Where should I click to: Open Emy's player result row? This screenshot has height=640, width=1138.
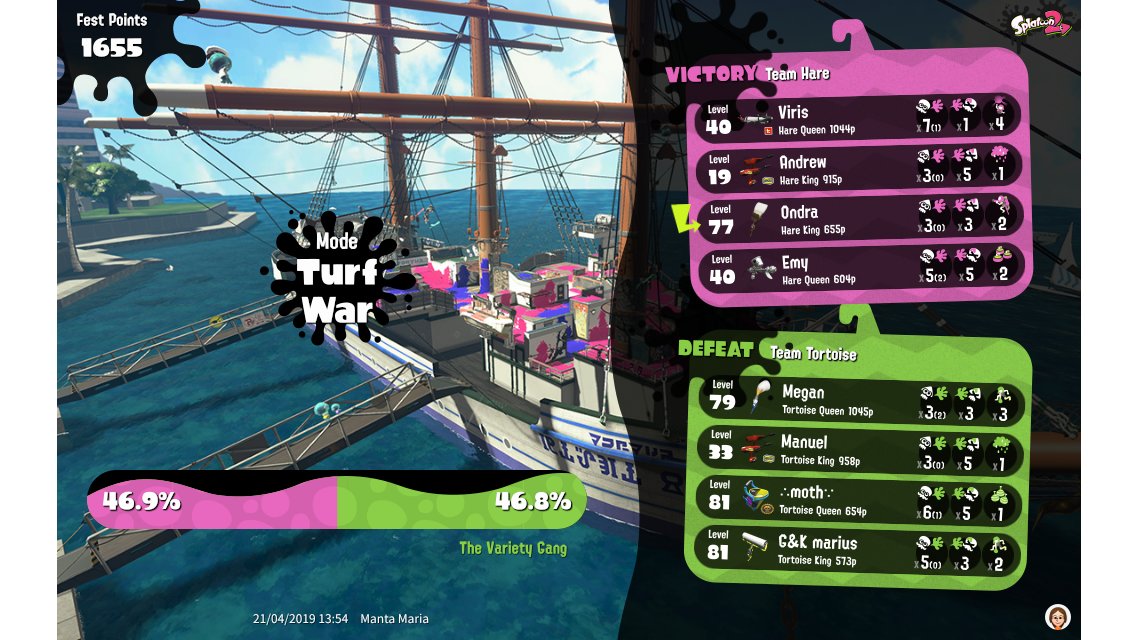(x=858, y=269)
